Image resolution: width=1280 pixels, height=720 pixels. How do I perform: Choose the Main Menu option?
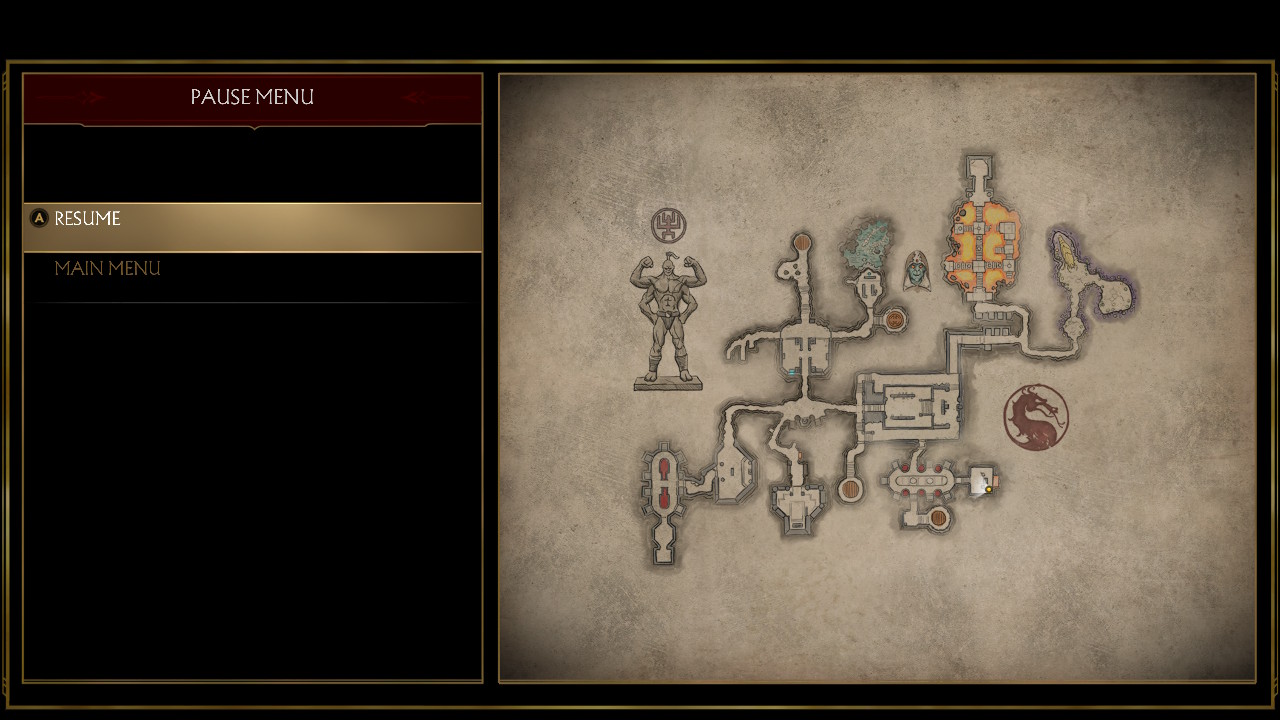pos(108,269)
